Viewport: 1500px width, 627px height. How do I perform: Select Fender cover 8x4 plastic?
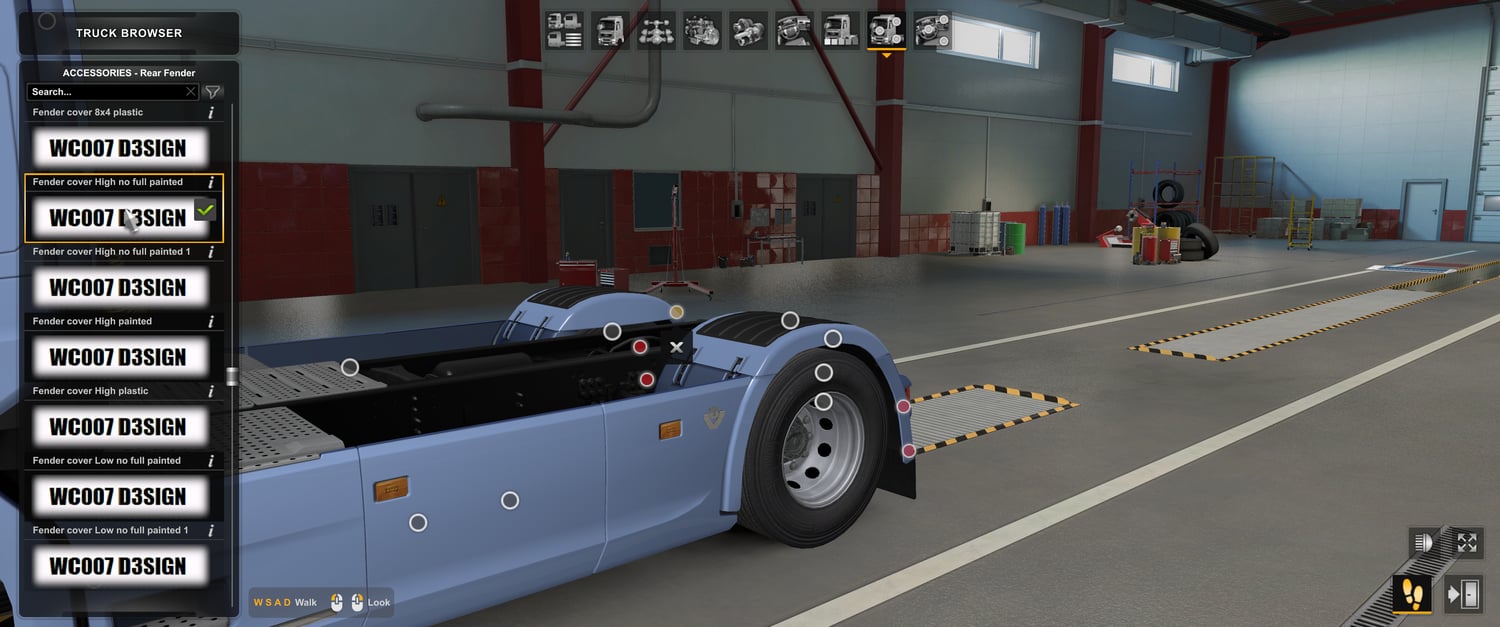point(118,149)
